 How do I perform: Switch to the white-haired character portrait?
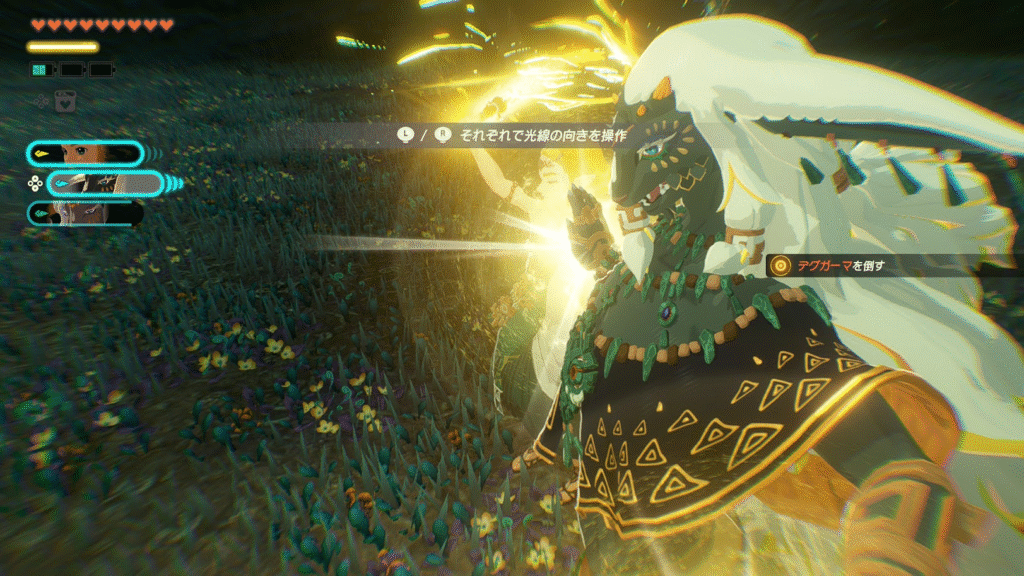(x=86, y=213)
